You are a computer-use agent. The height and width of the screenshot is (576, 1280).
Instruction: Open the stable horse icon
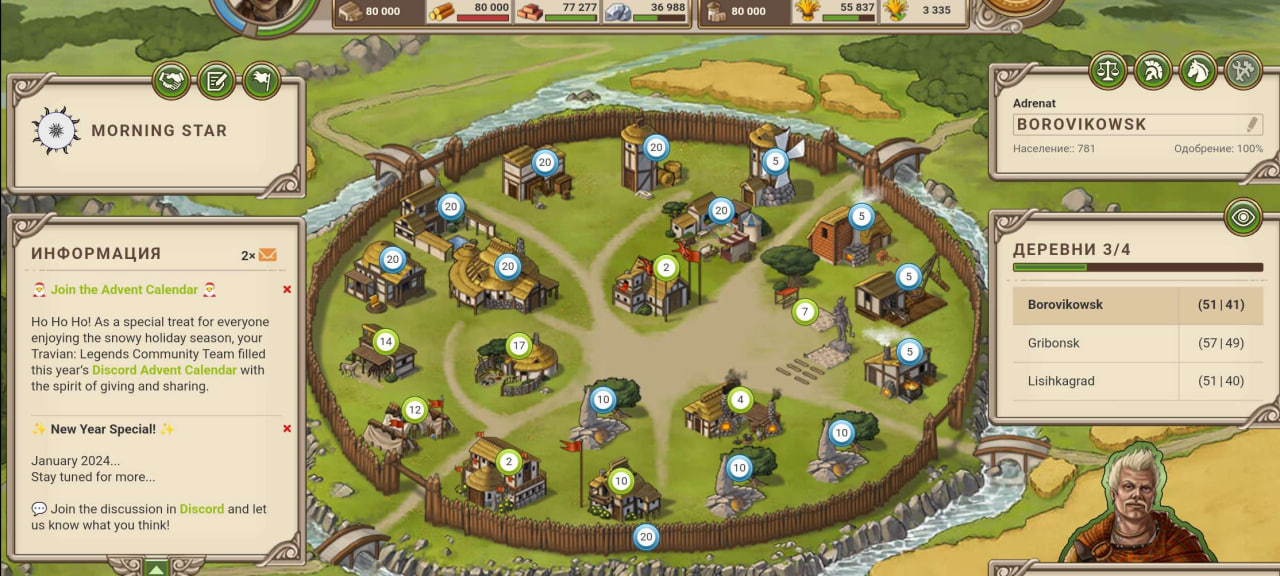click(1198, 71)
